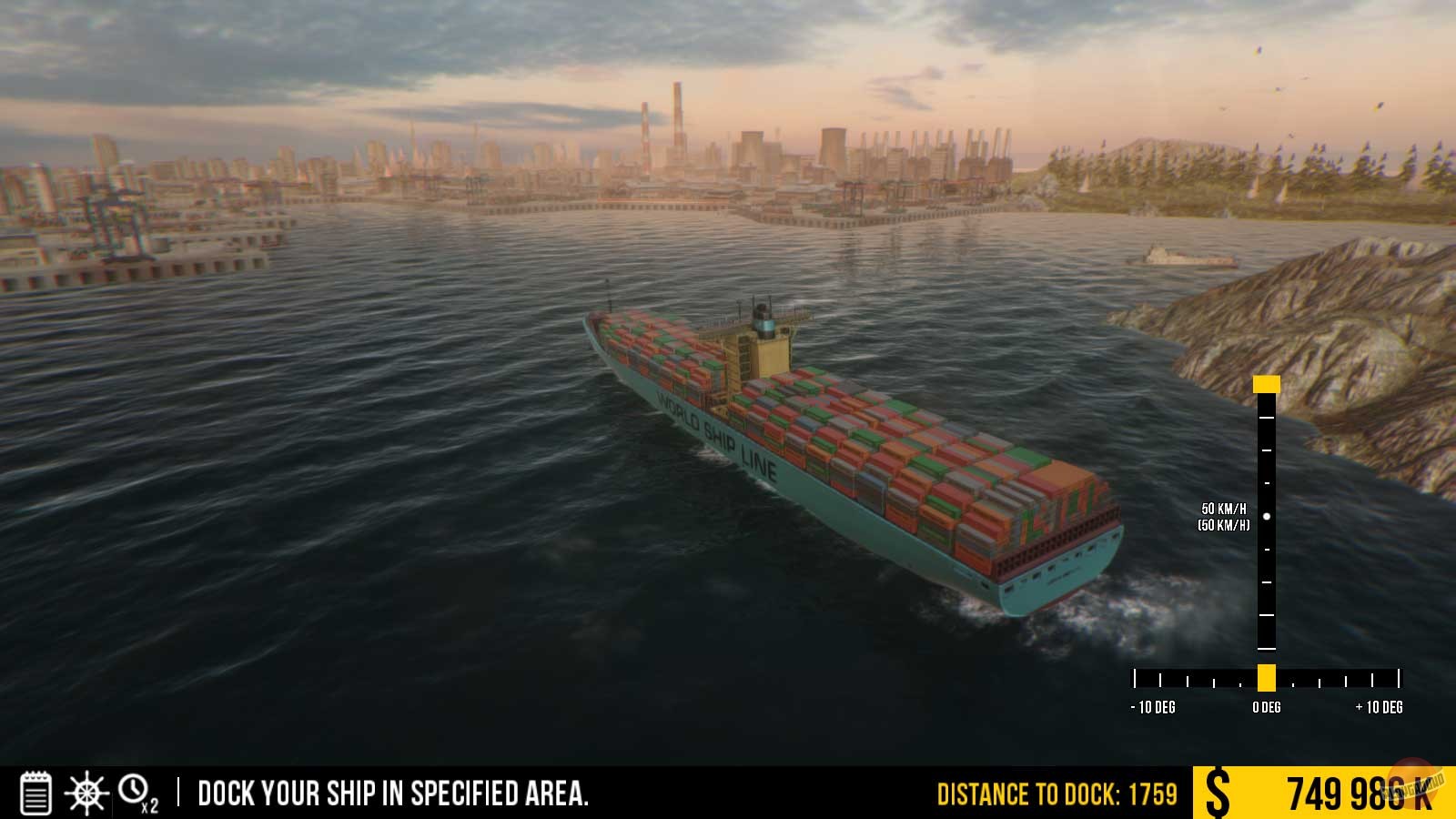Click the yellow rudder marker at 0 DEG
Image resolution: width=1456 pixels, height=819 pixels.
tap(1265, 676)
